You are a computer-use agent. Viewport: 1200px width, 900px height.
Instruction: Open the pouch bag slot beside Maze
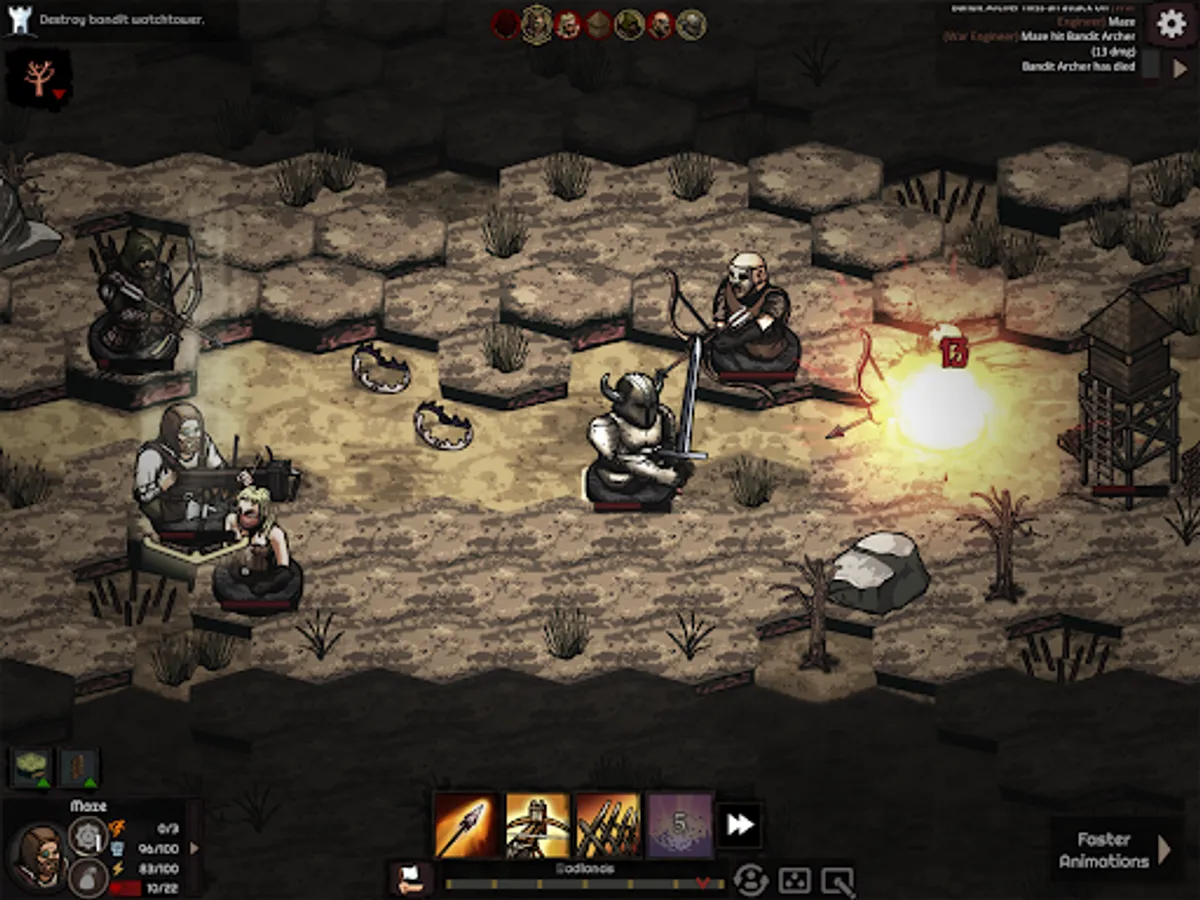[x=88, y=877]
